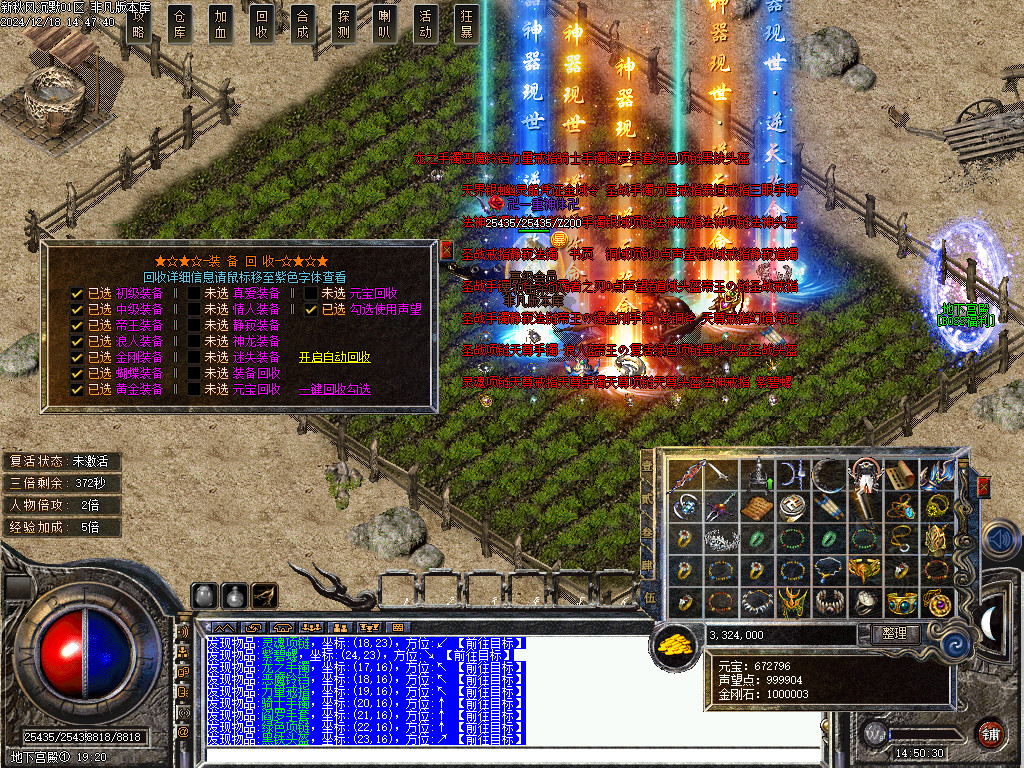Go to the 灵魂项链 item via 前往目标
Image resolution: width=1024 pixels, height=768 pixels.
[x=488, y=643]
